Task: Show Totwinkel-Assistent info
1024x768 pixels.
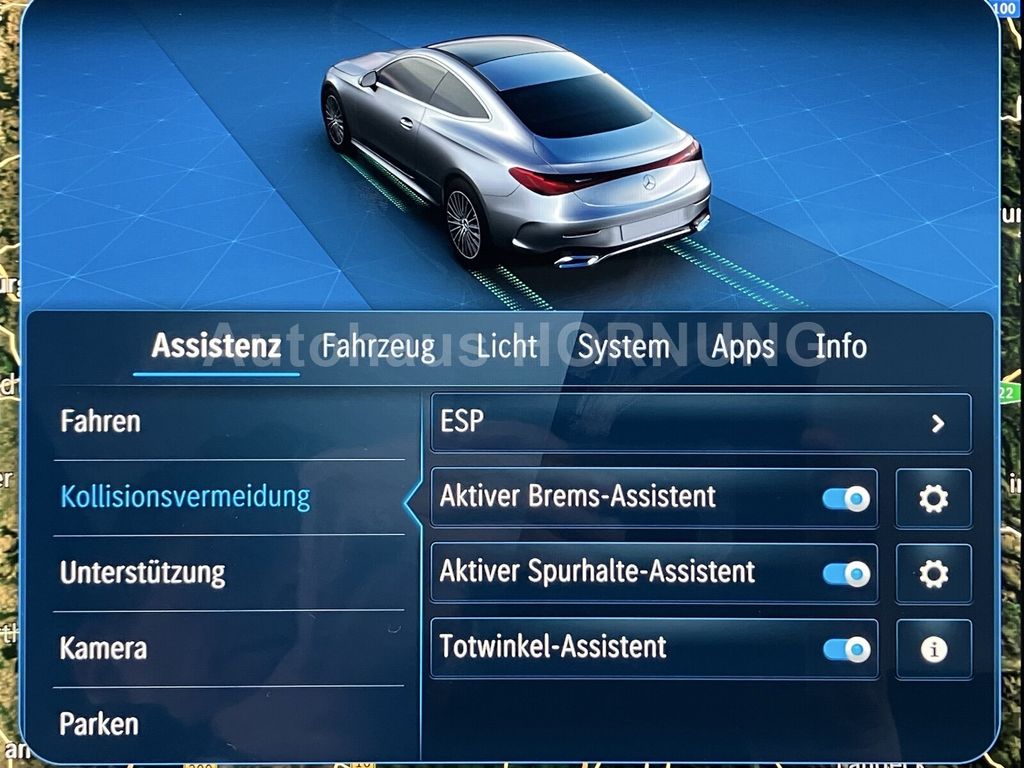Action: point(933,650)
